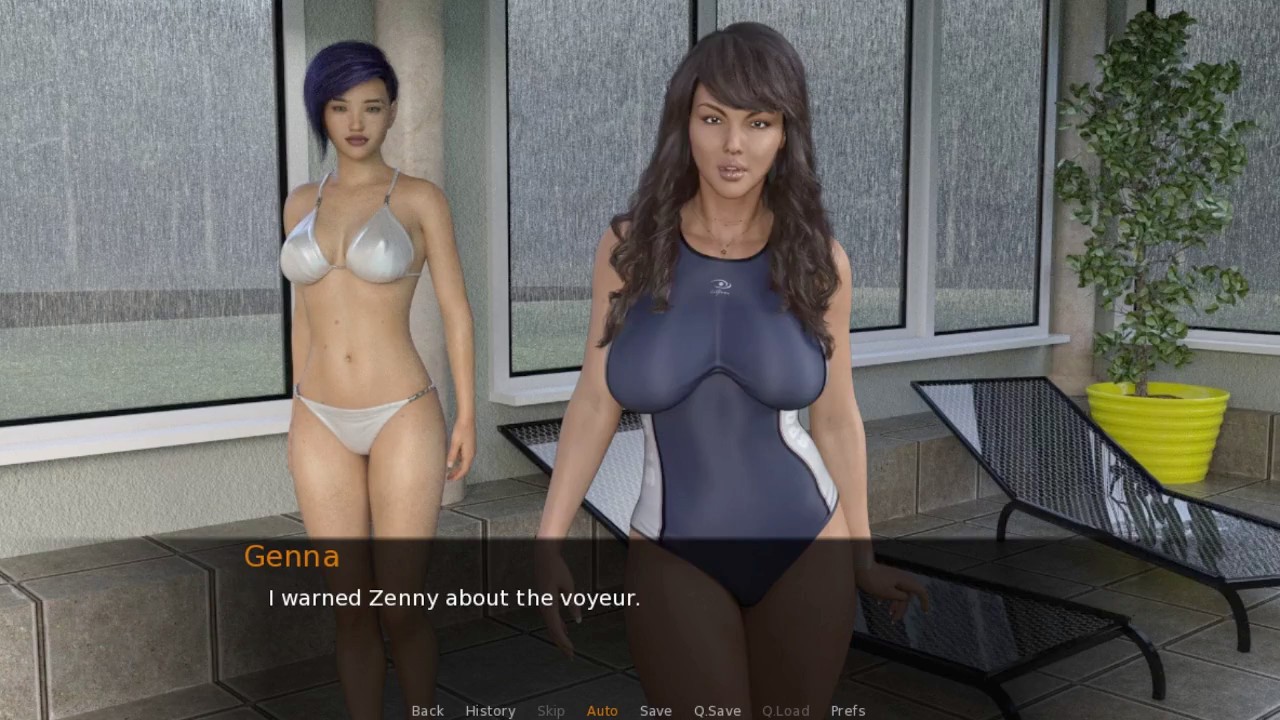Open game preferences via Prefs
This screenshot has width=1280, height=720.
tap(848, 710)
